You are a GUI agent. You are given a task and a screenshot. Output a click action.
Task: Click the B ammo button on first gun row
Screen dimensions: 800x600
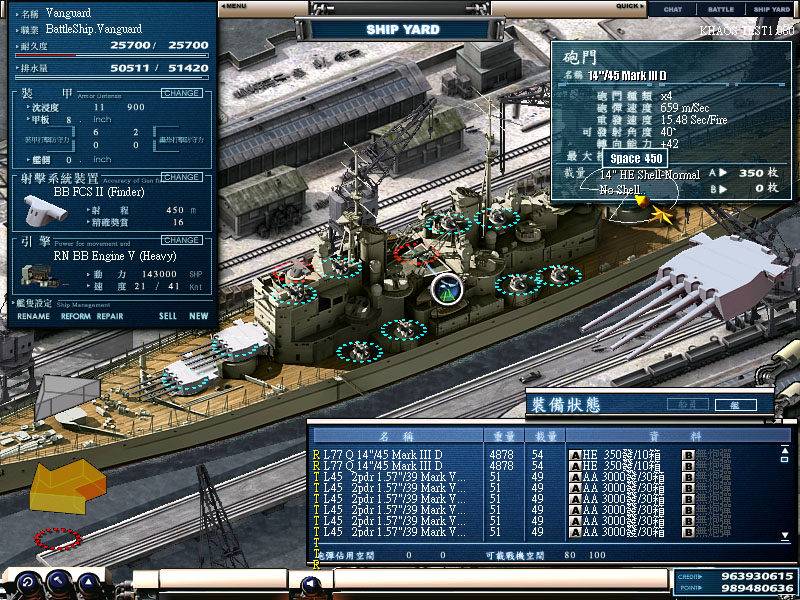[x=688, y=454]
